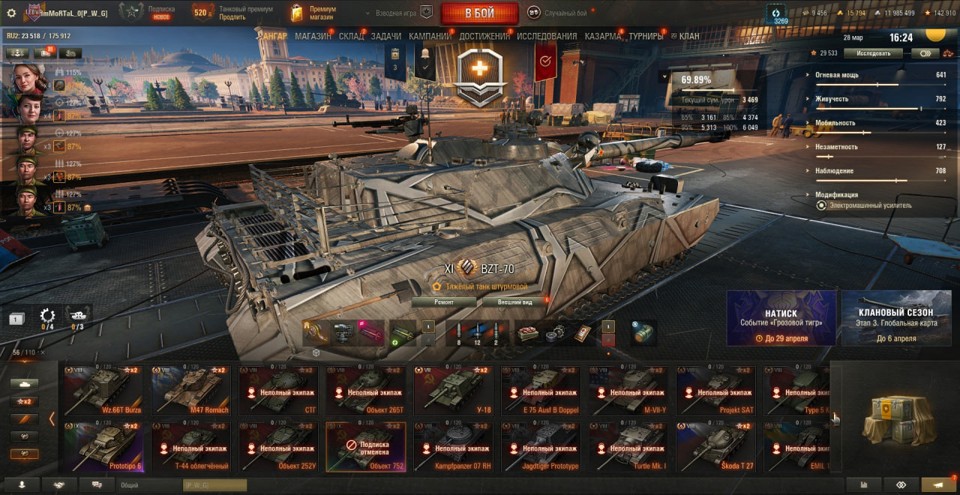The image size is (960, 495).
Task: Start a battle with the В БОЙ button
Action: click(x=479, y=13)
